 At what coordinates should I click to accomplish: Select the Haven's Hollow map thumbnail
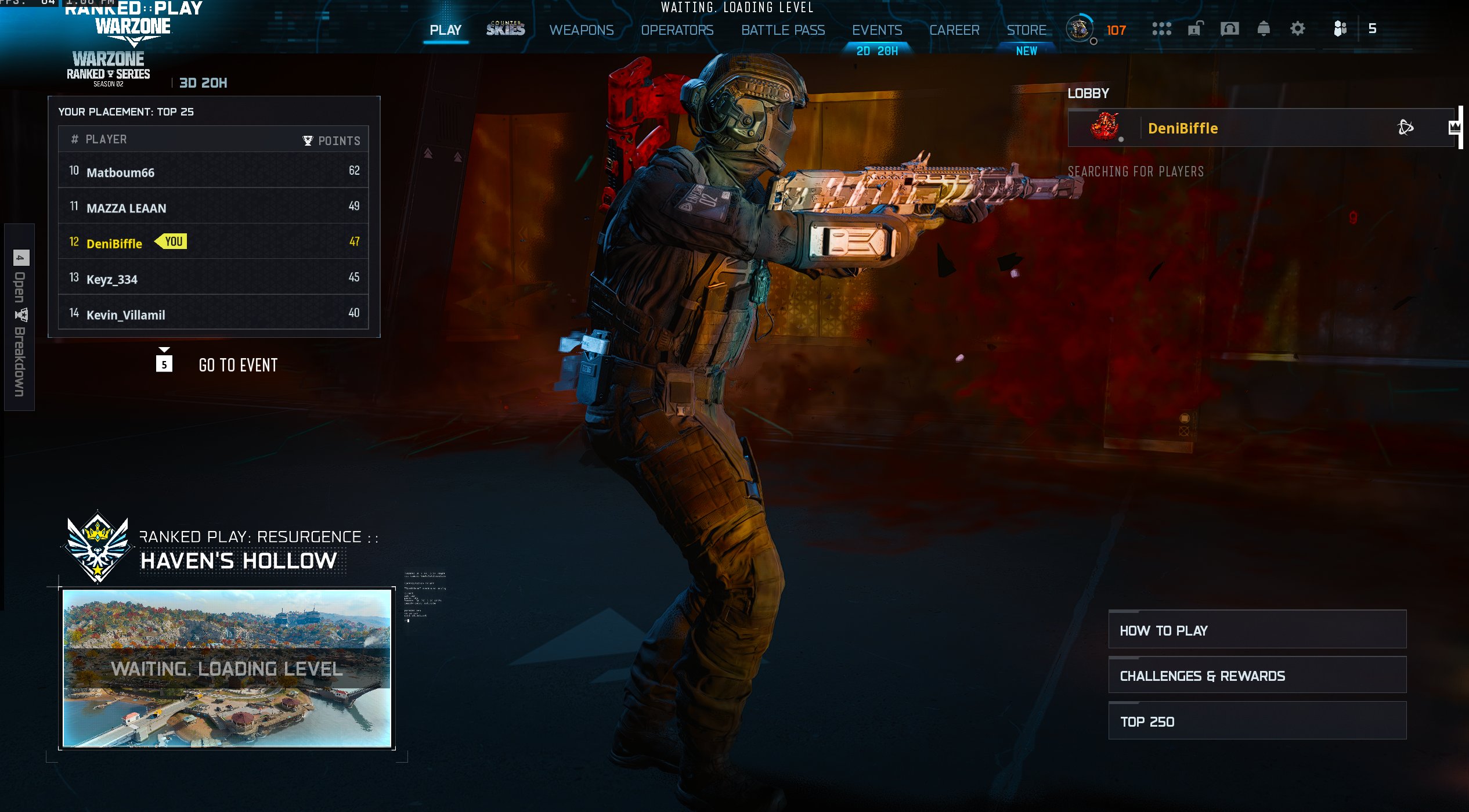pyautogui.click(x=226, y=667)
